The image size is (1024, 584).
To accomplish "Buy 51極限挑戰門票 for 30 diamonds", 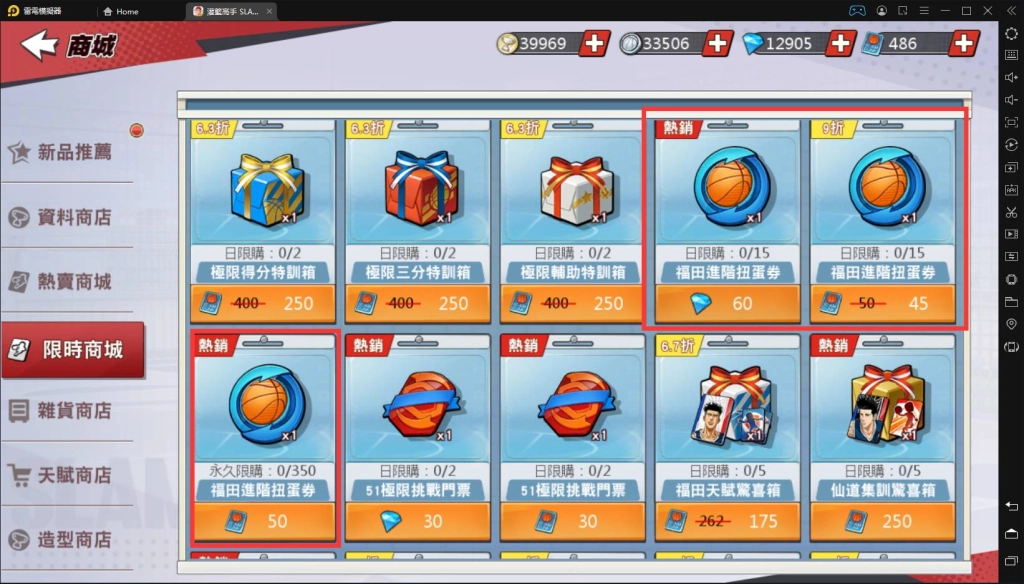I will coord(419,521).
